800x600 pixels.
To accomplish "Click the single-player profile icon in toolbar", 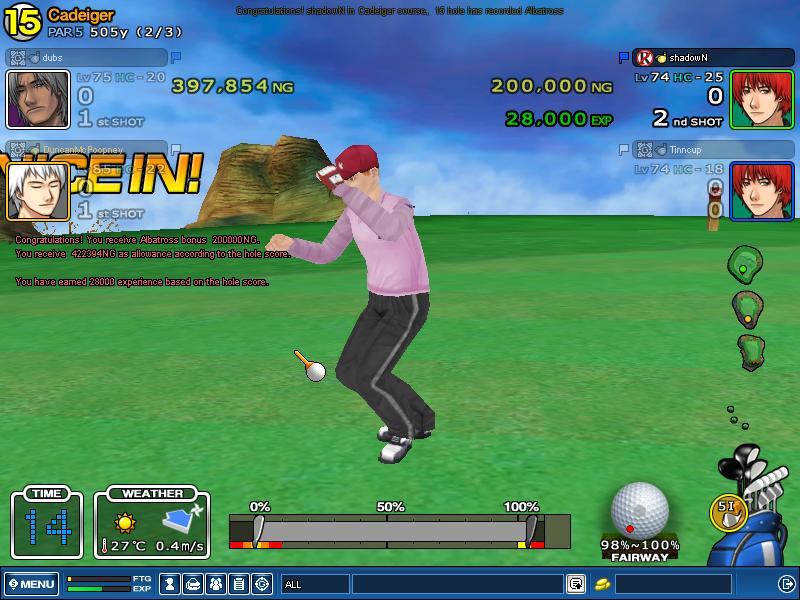I will coord(171,583).
